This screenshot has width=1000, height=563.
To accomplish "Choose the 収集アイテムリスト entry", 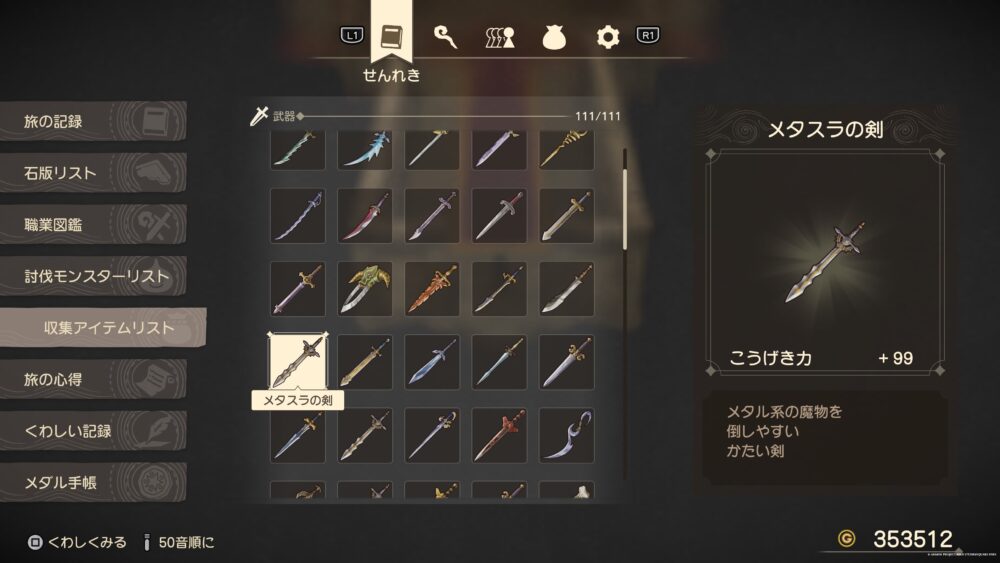I will coord(105,328).
